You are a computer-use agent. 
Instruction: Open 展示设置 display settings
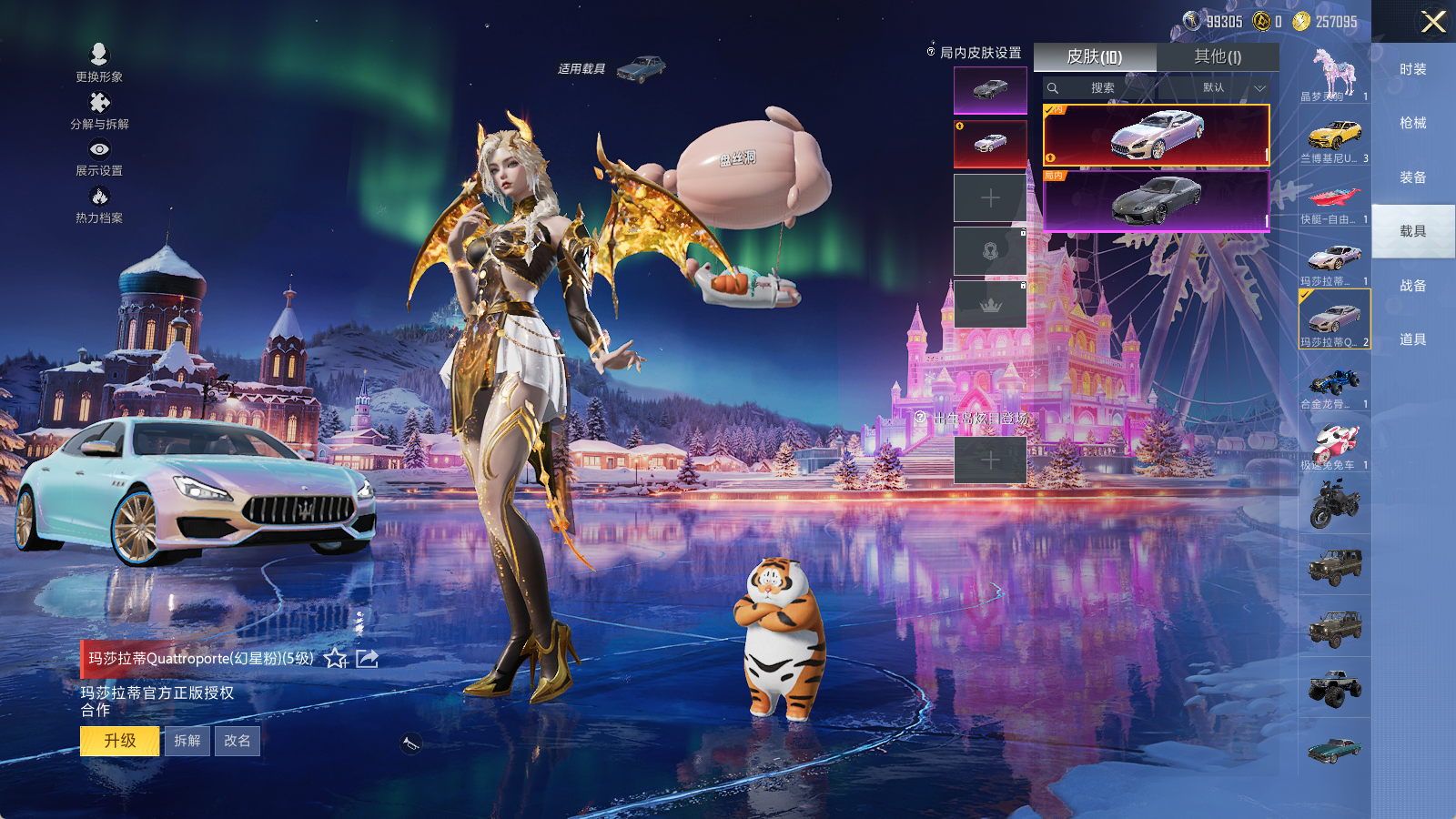pos(99,157)
